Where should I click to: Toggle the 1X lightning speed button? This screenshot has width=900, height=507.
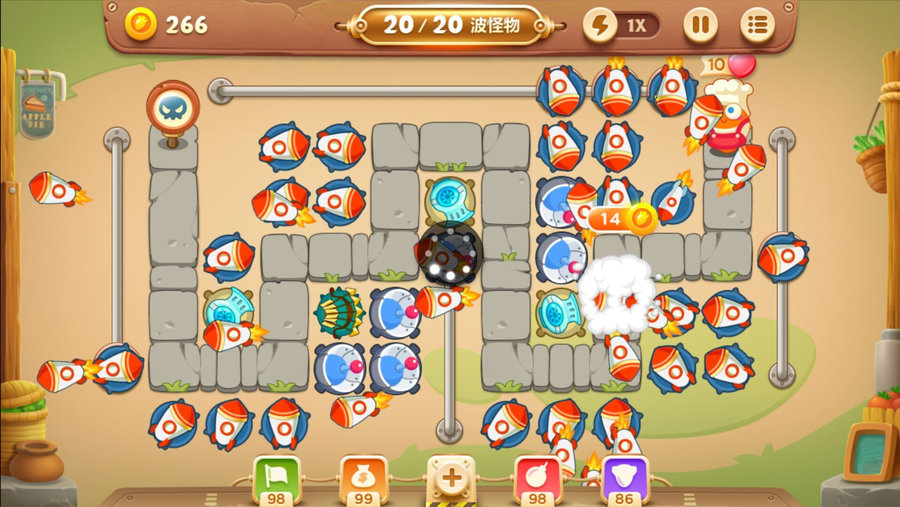pos(622,25)
